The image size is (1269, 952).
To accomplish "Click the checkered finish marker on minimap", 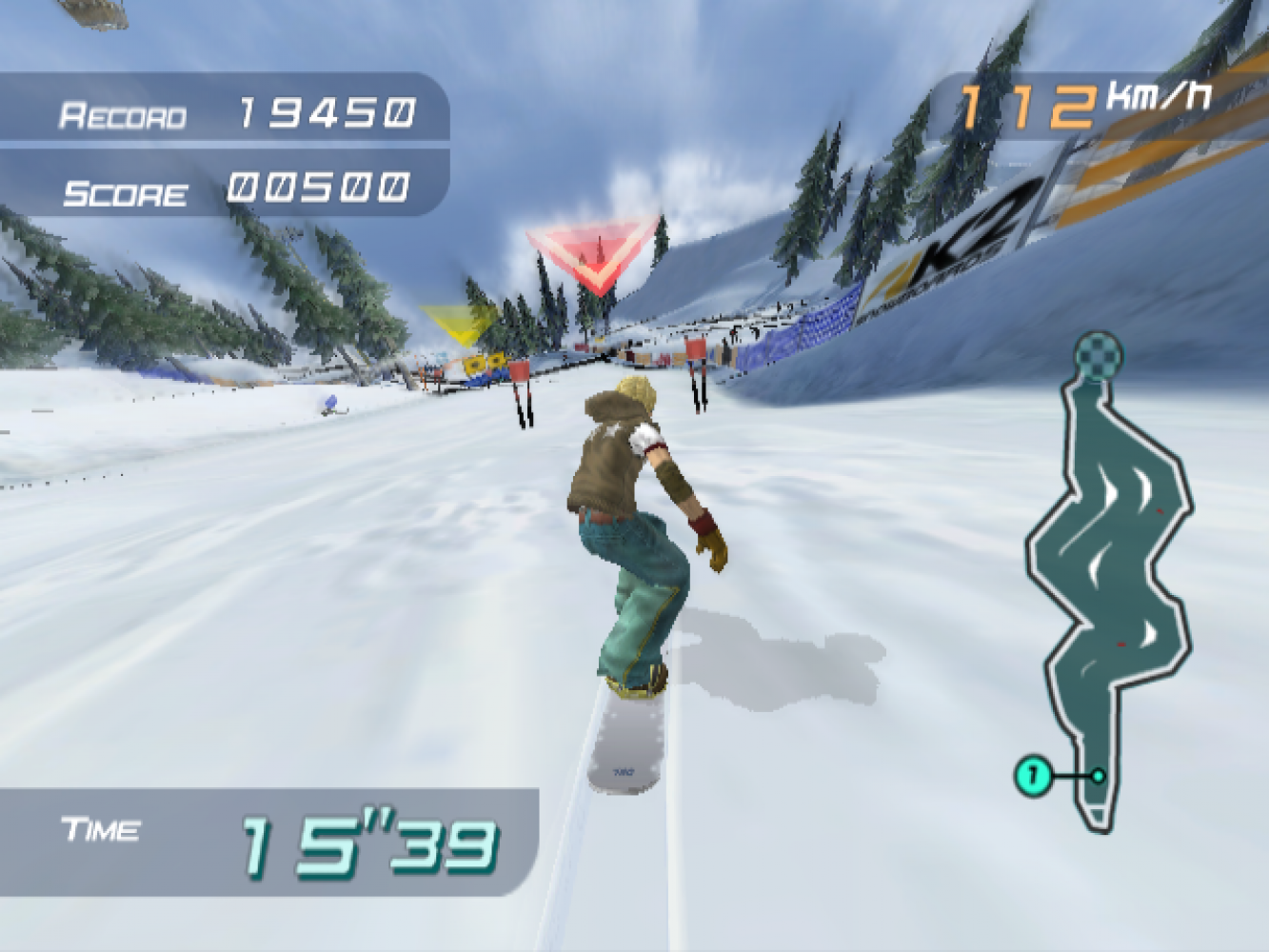I will (1099, 355).
